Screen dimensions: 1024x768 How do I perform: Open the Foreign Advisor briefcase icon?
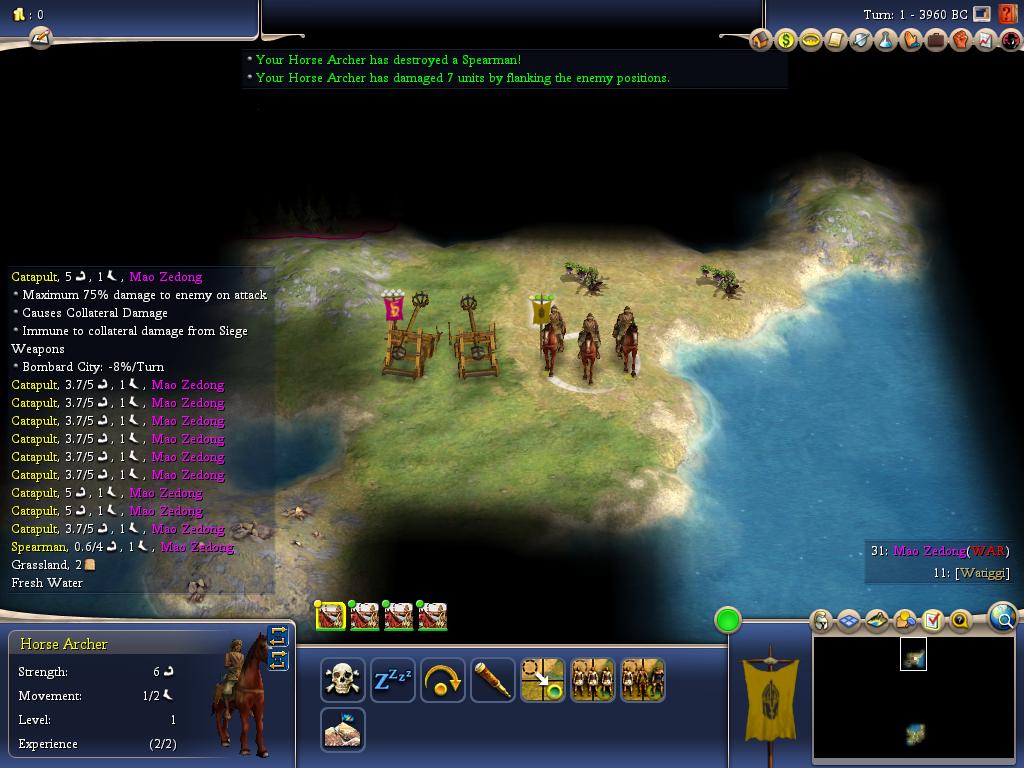(x=935, y=41)
